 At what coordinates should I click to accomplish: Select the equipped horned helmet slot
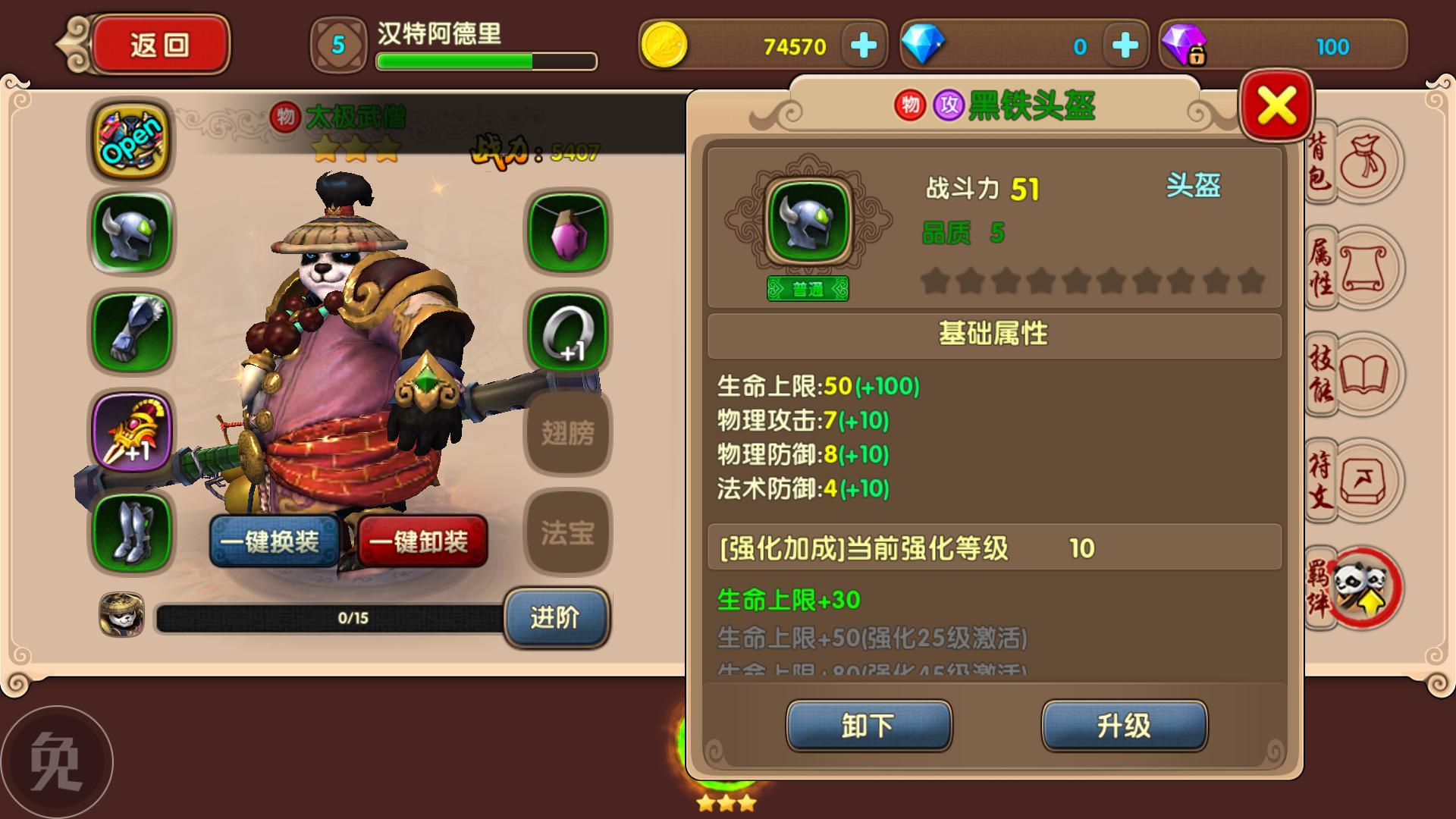pos(132,231)
